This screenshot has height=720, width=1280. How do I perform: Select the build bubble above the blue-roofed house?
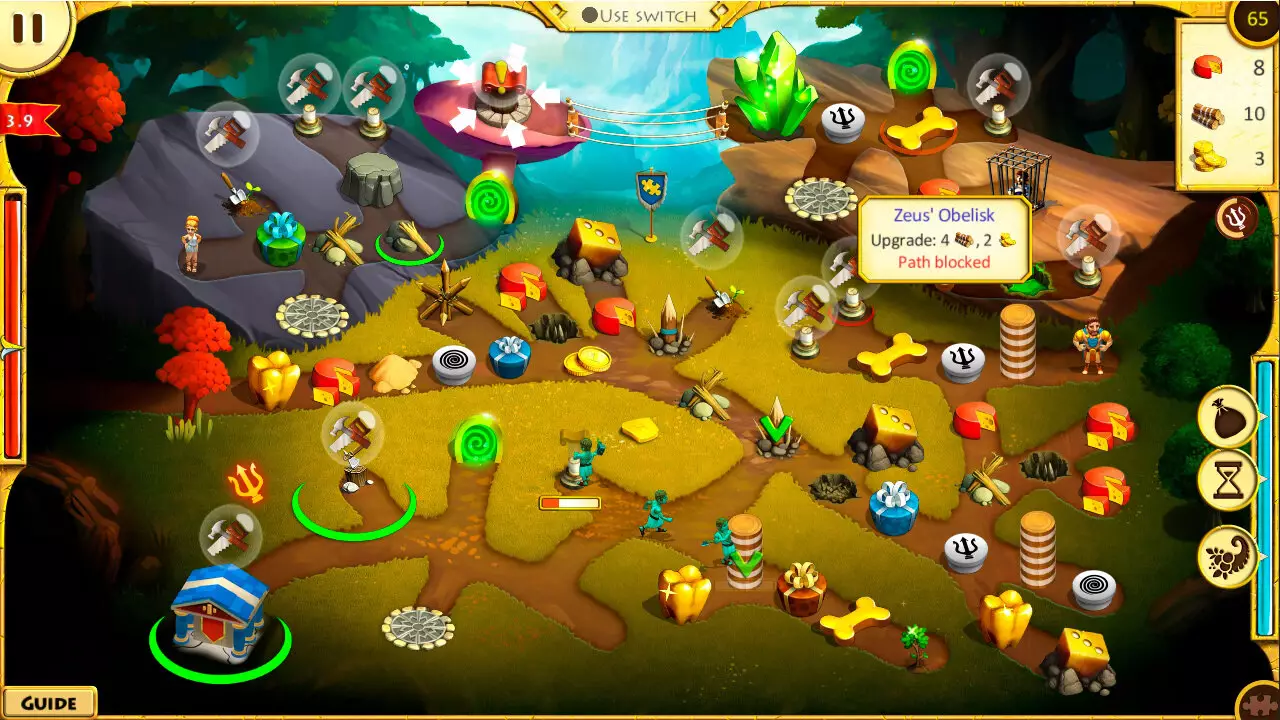pyautogui.click(x=231, y=536)
